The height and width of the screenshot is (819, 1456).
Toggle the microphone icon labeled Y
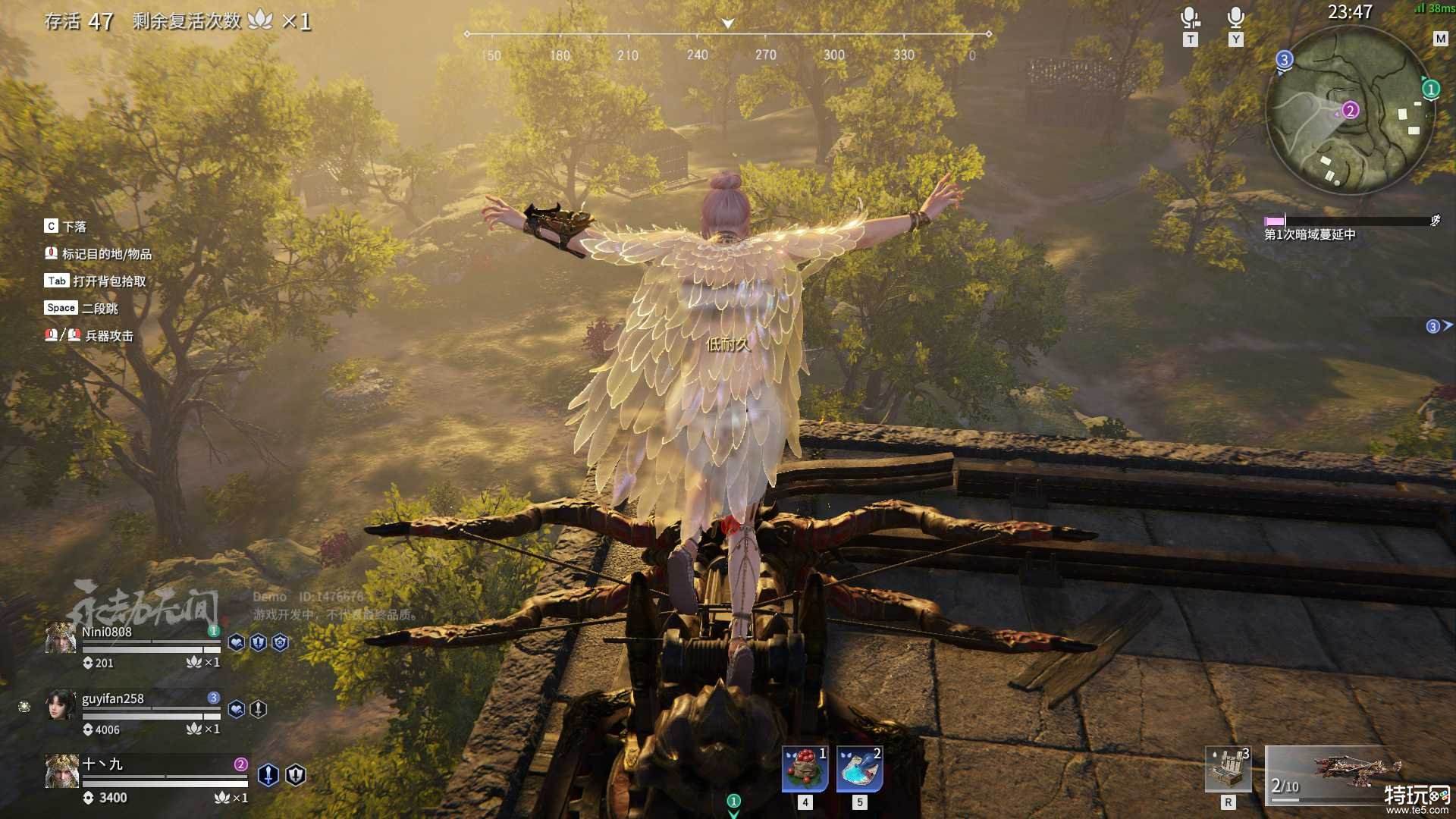coord(1236,19)
